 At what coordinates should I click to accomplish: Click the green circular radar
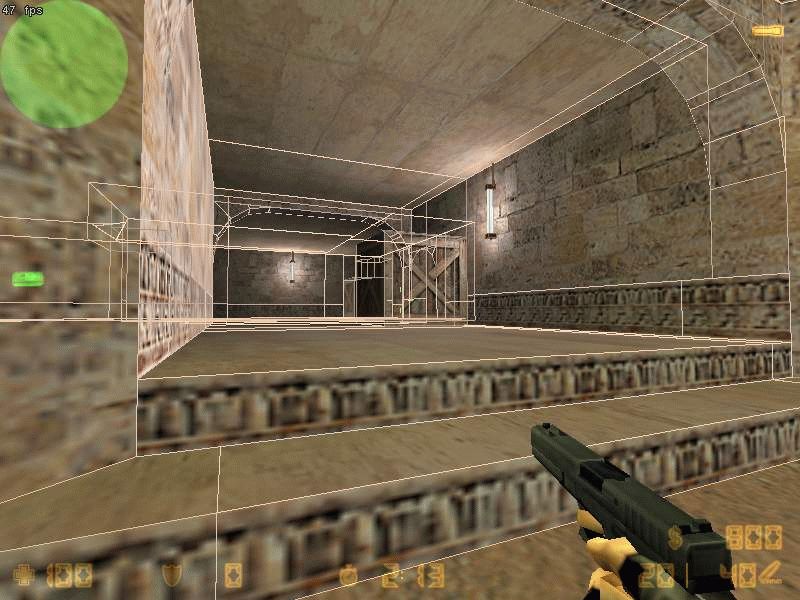tap(64, 64)
